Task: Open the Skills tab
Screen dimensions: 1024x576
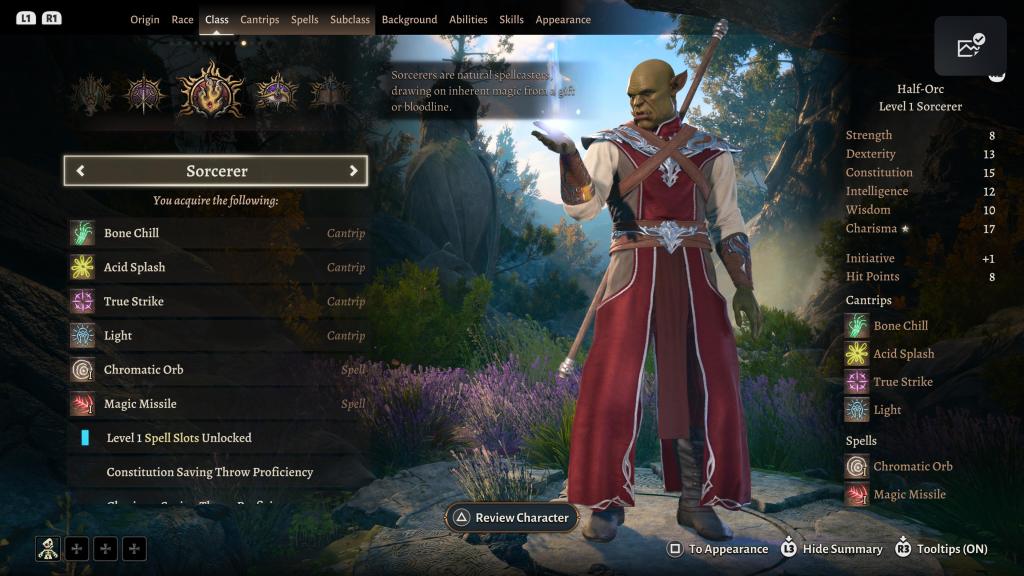Action: point(511,20)
